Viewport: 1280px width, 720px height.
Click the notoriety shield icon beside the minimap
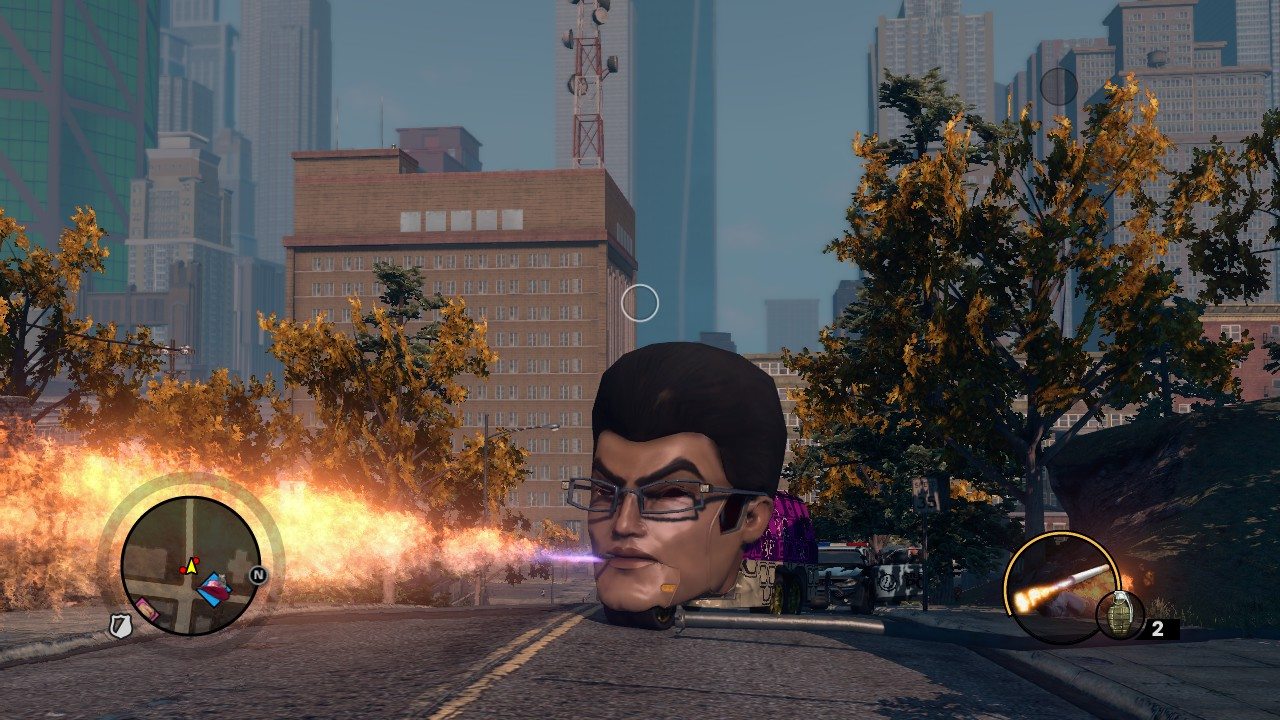pyautogui.click(x=120, y=624)
